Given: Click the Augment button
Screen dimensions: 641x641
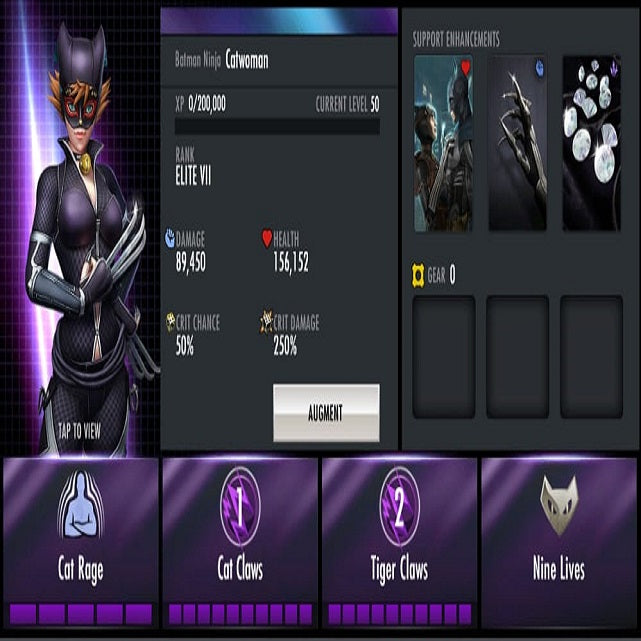Looking at the screenshot, I should [x=326, y=412].
